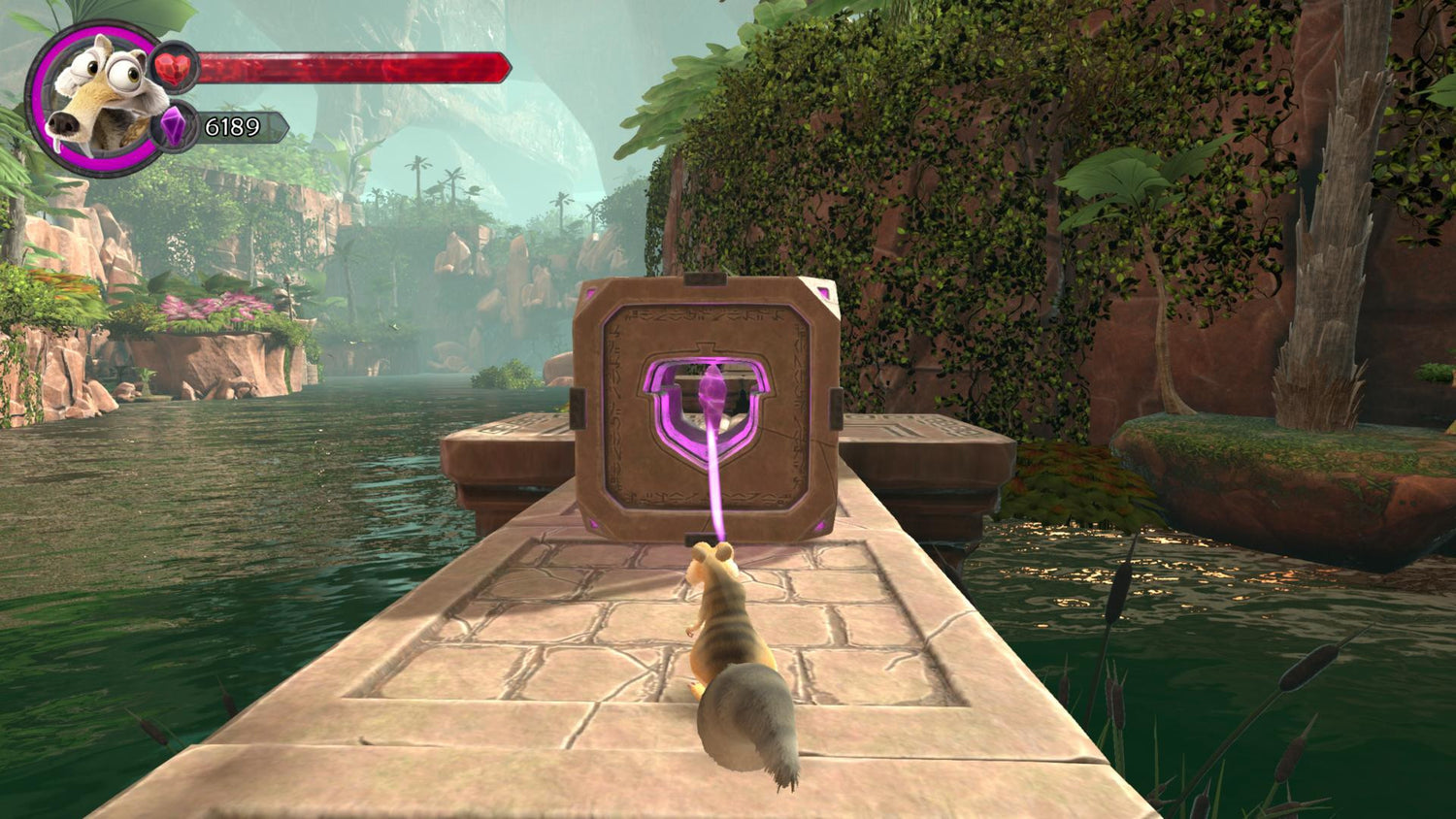The image size is (1456, 819).
Task: Click the Scrat character portrait
Action: click(98, 97)
